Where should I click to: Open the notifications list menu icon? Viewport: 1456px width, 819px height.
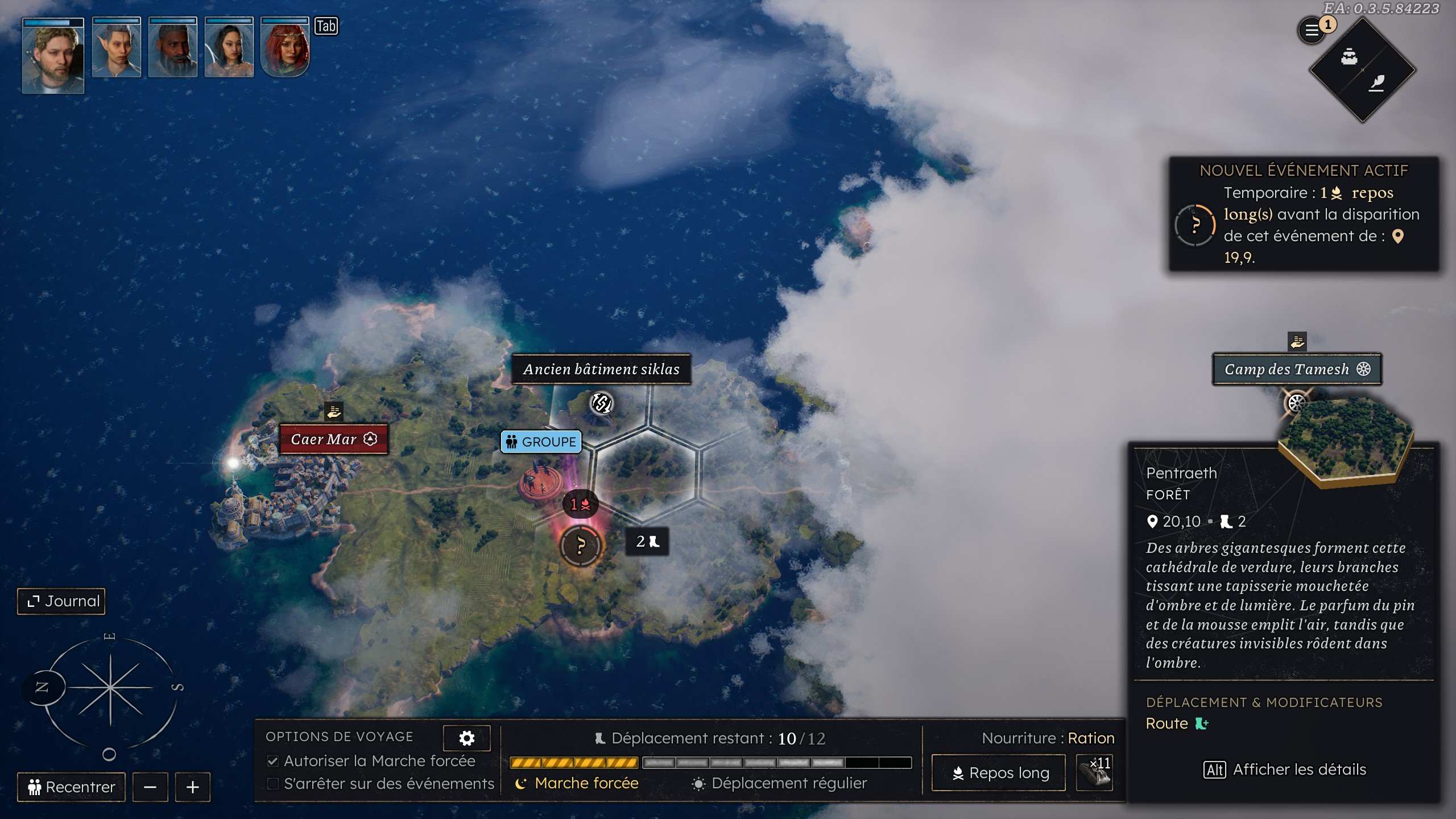(x=1312, y=31)
